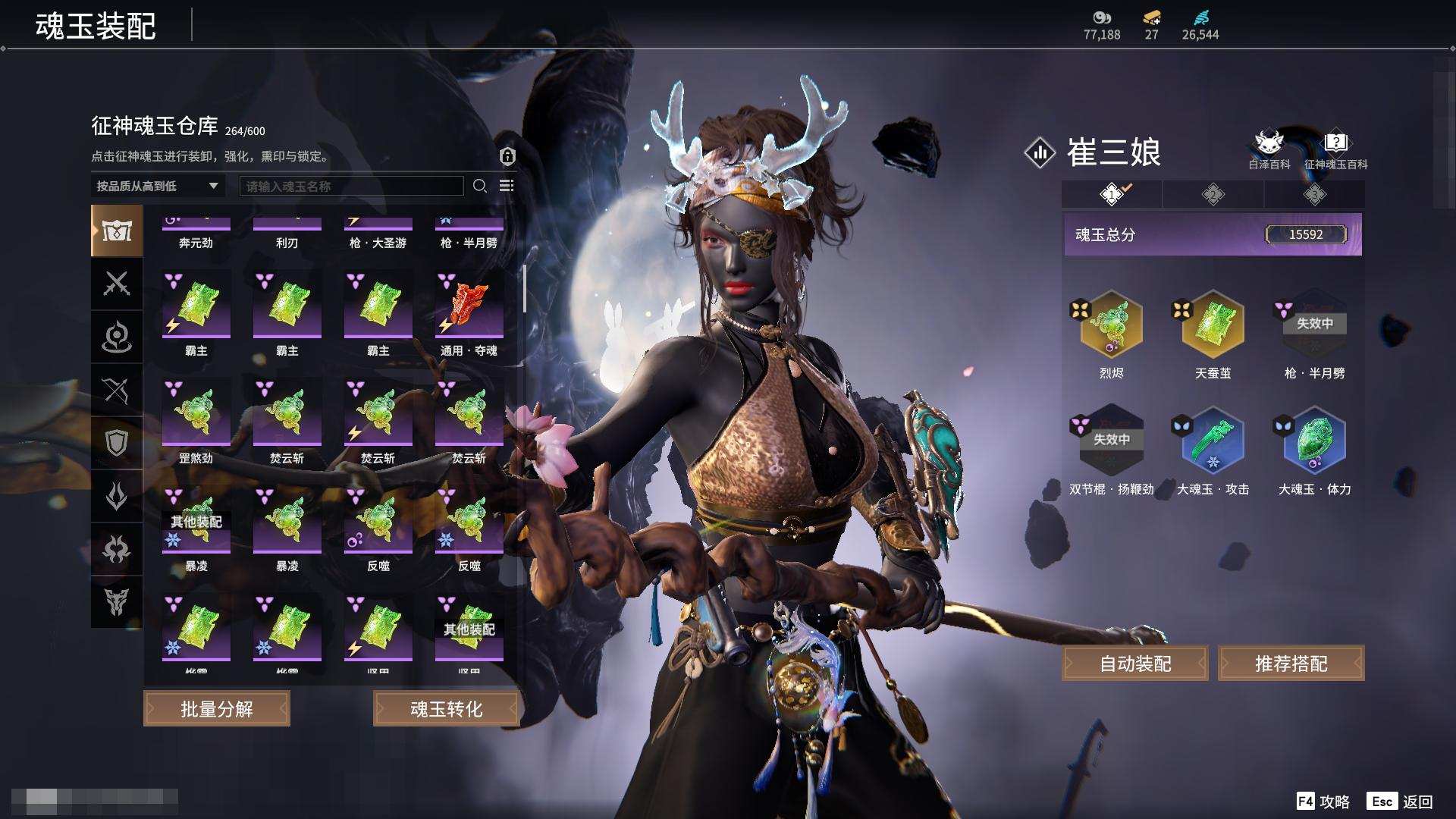This screenshot has width=1456, height=819.
Task: Choose the 大魂玉·体力 equipped slot
Action: [1314, 441]
